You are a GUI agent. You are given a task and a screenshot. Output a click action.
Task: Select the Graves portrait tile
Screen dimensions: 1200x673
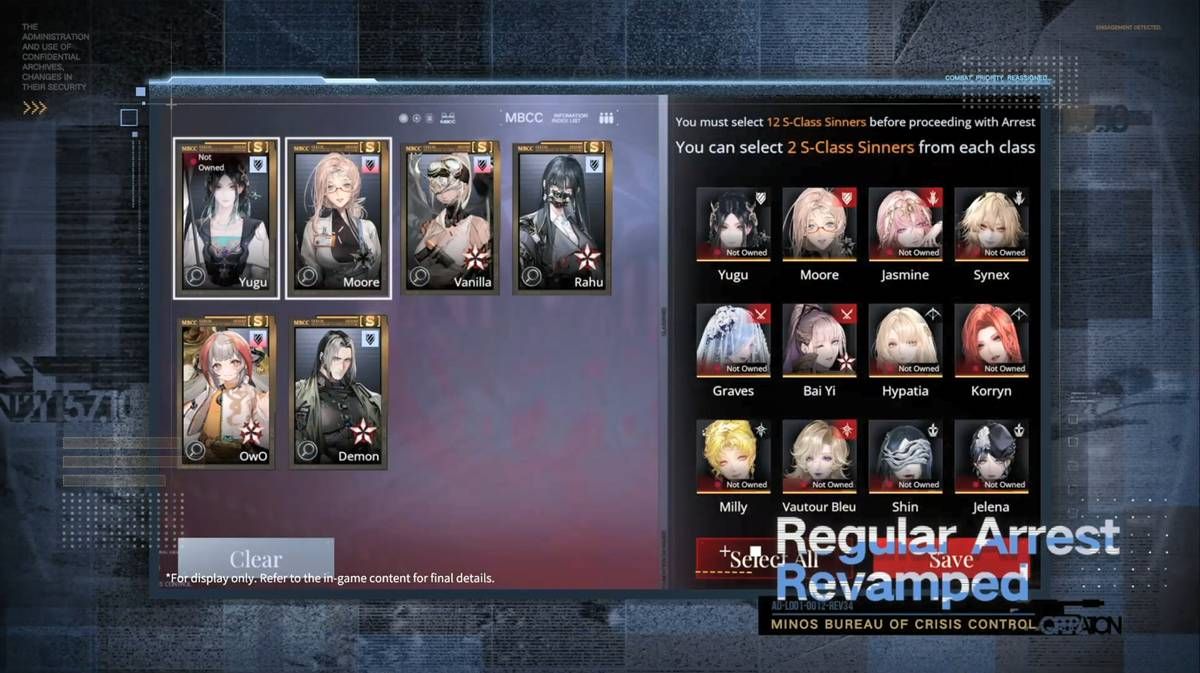point(733,339)
